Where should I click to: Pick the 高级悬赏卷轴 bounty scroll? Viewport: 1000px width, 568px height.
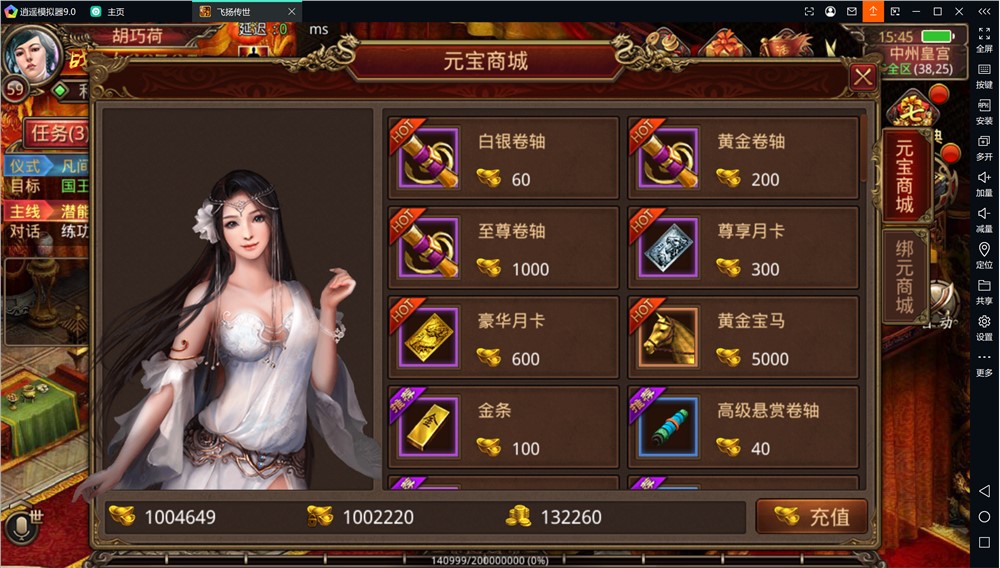[743, 428]
